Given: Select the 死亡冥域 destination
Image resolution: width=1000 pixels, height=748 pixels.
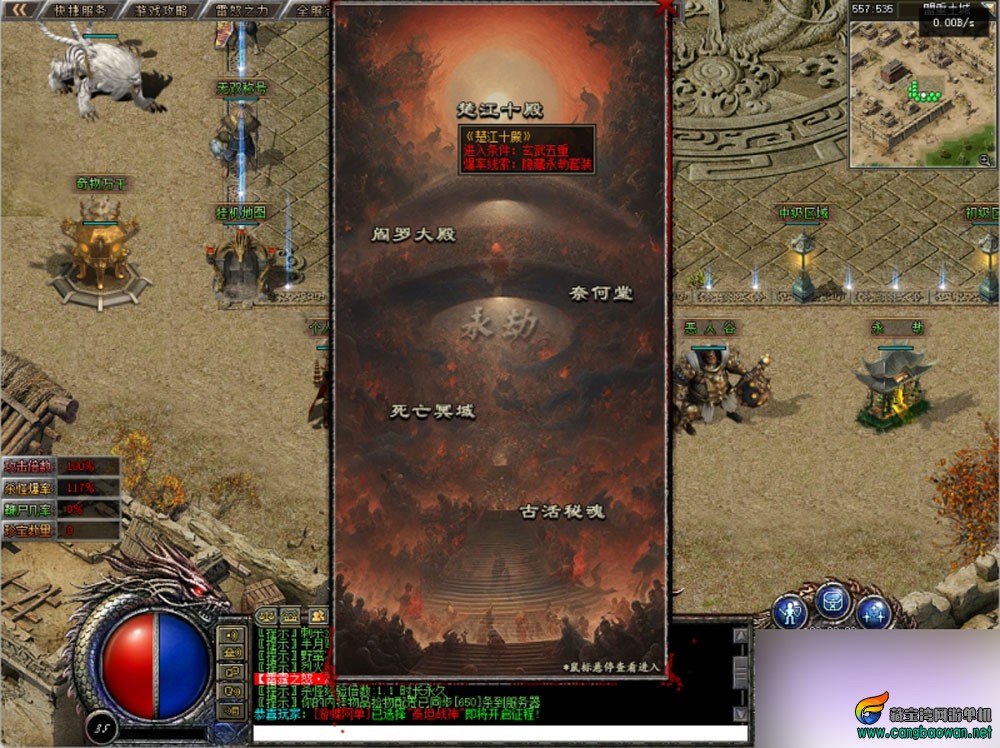Looking at the screenshot, I should (432, 411).
